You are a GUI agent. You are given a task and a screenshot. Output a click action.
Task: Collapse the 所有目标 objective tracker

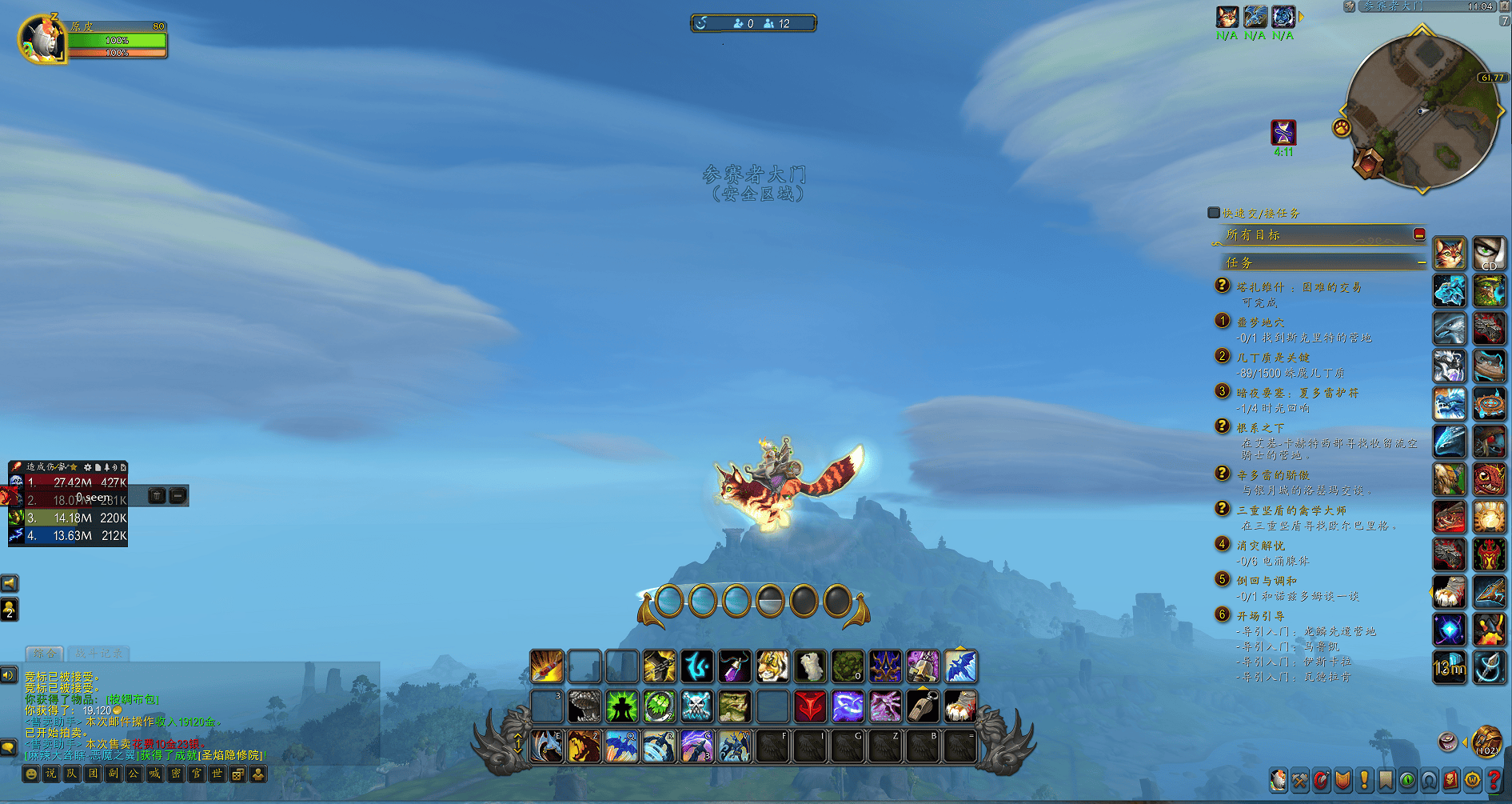[1419, 234]
